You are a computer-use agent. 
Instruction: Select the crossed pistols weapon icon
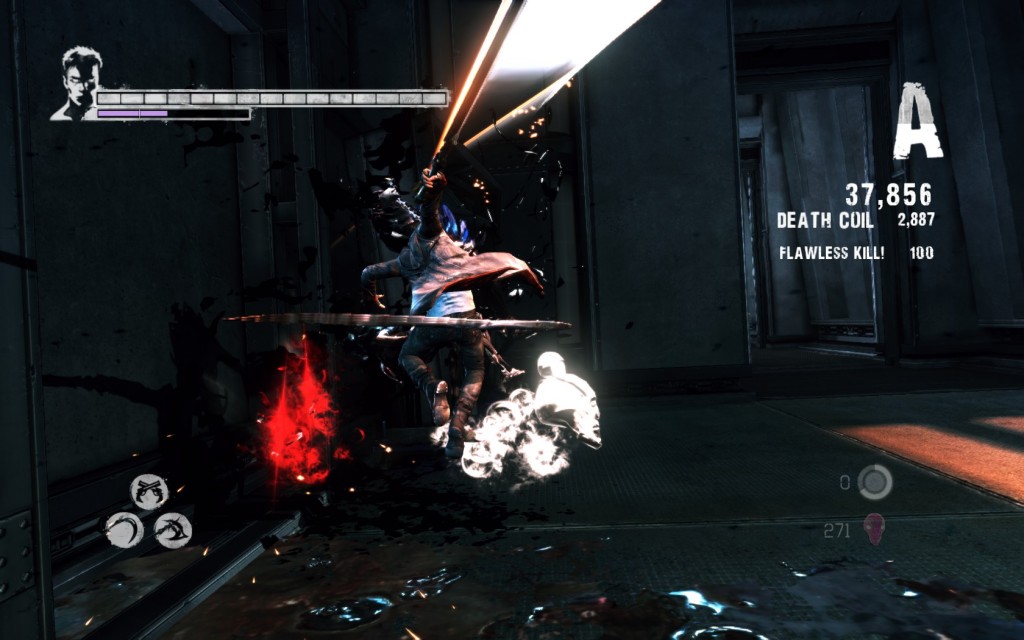[148, 490]
